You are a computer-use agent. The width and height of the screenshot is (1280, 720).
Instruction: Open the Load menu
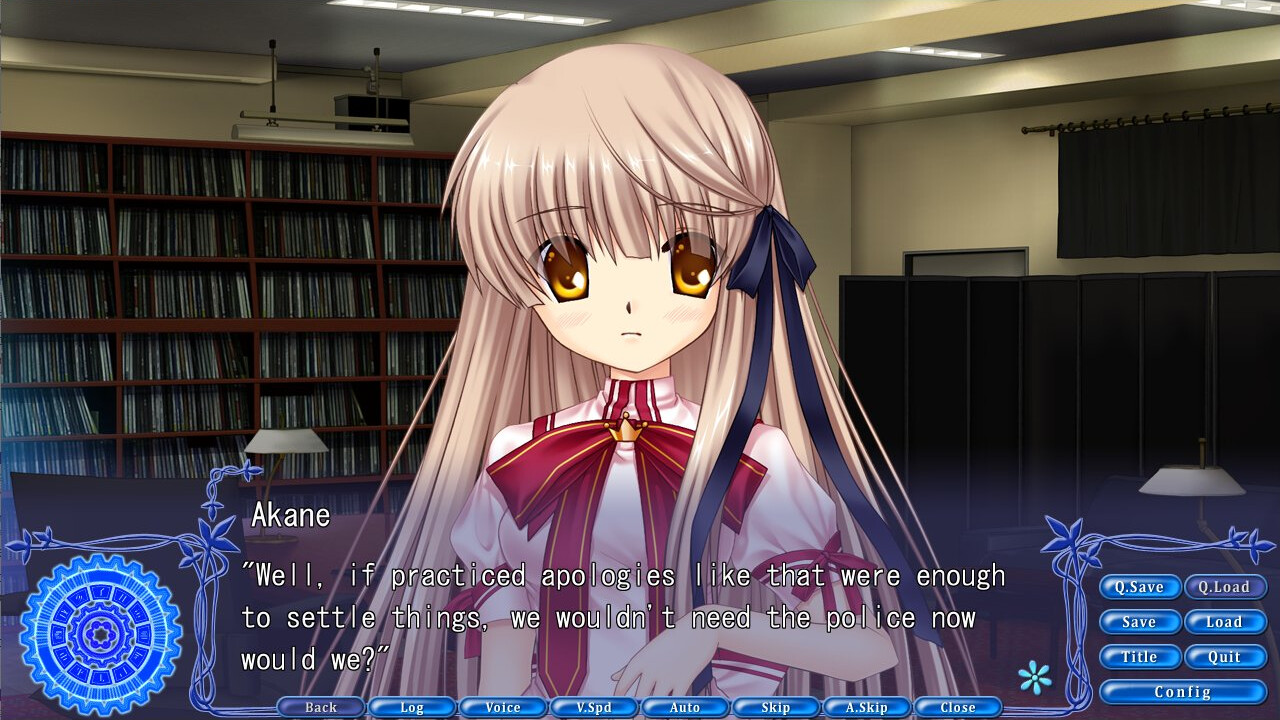(x=1225, y=622)
